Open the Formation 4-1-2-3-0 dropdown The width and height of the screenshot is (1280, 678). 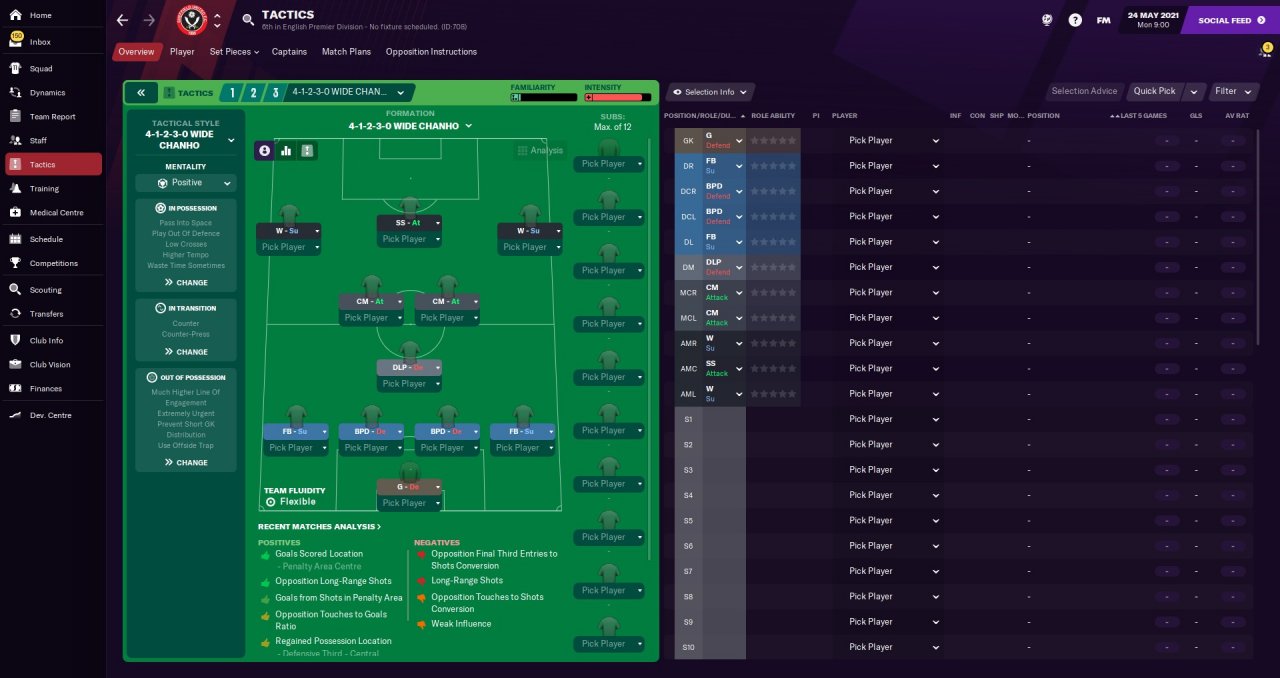coord(410,126)
